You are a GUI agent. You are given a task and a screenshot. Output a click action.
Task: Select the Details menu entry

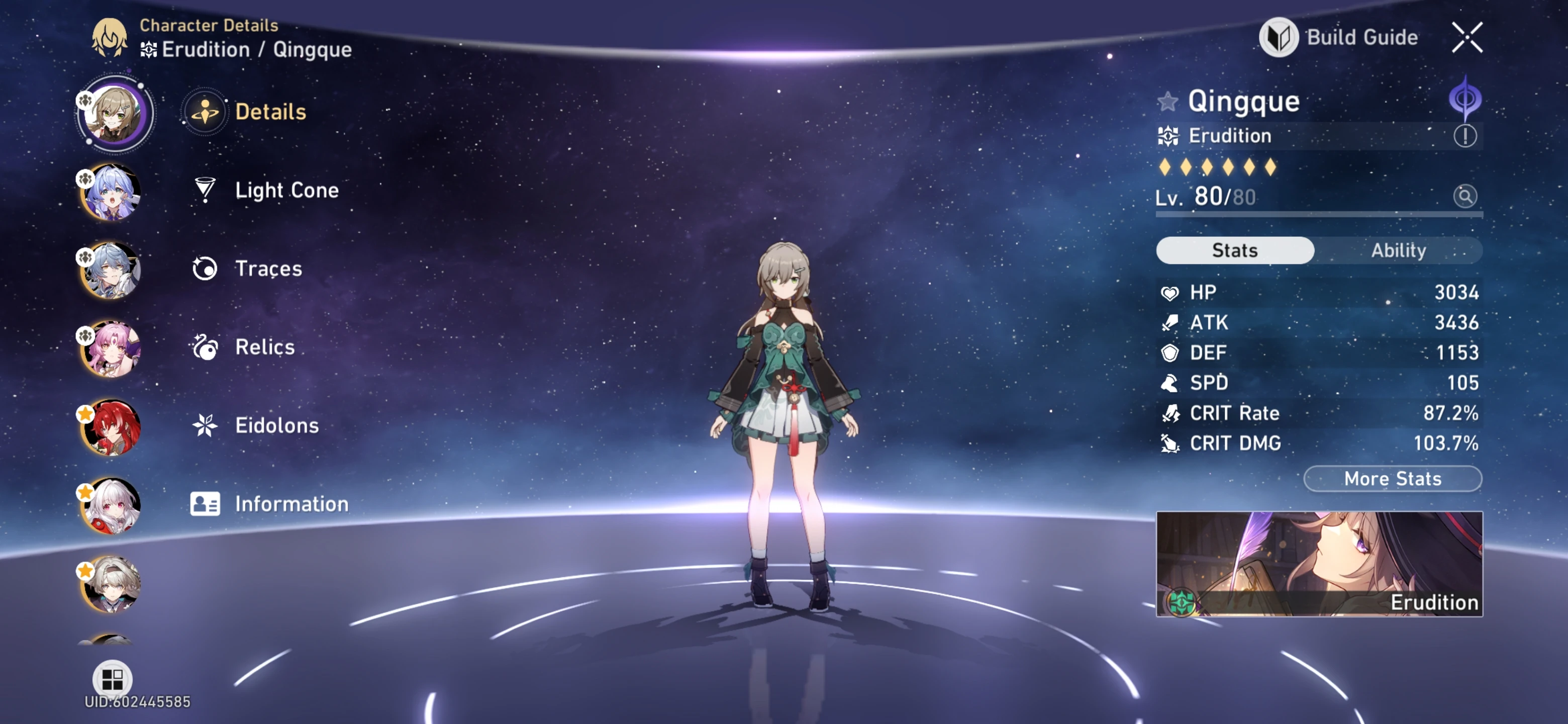[x=270, y=112]
